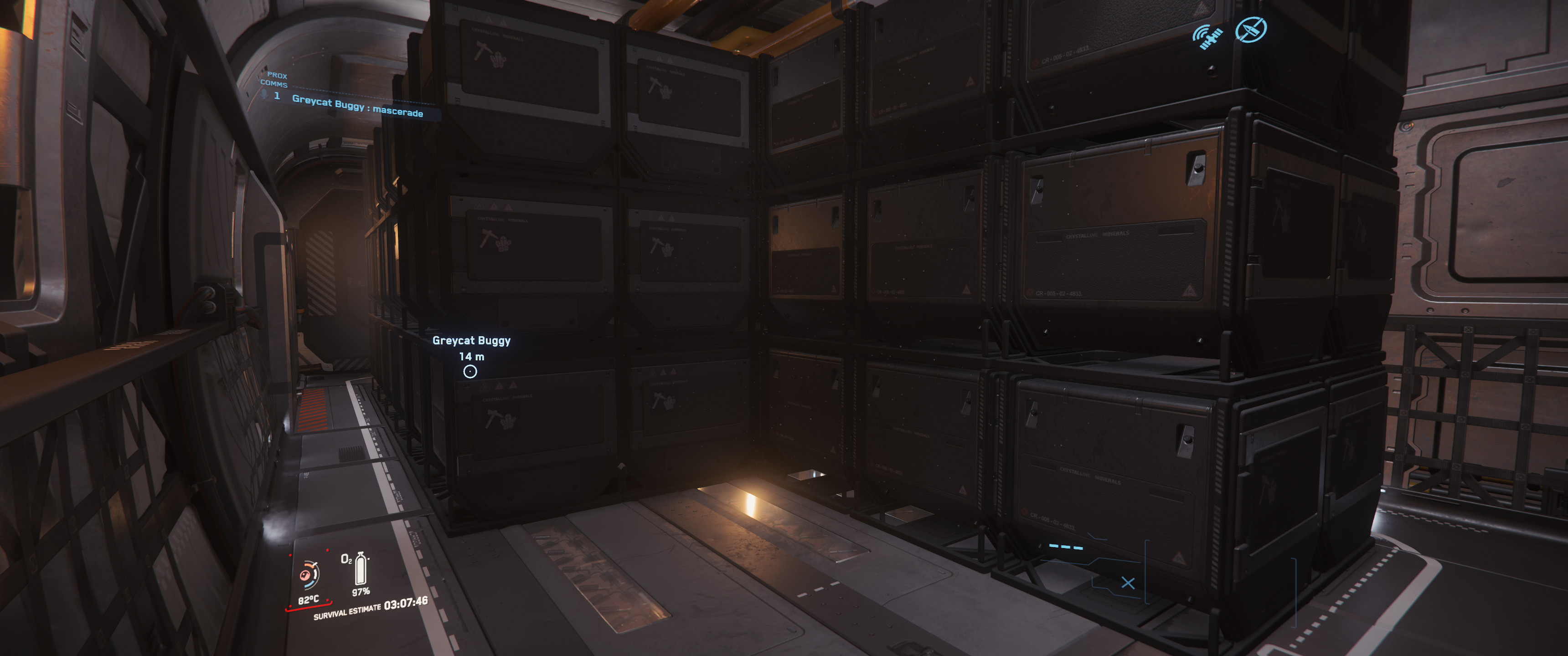This screenshot has width=1568, height=656.
Task: Select the PROX COMMS header tab
Action: [x=276, y=80]
